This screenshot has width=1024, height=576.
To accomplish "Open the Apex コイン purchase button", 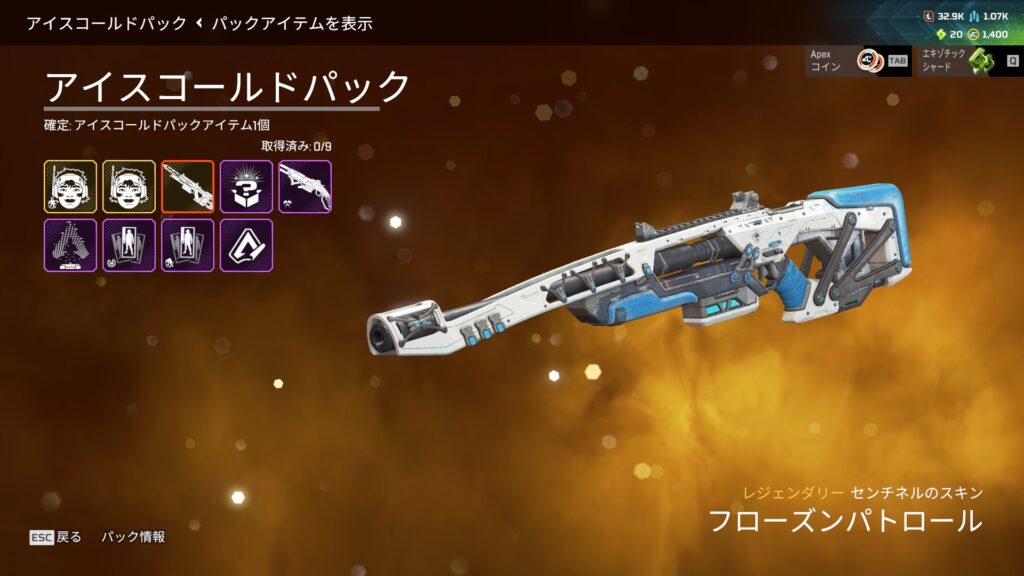I will [x=858, y=61].
